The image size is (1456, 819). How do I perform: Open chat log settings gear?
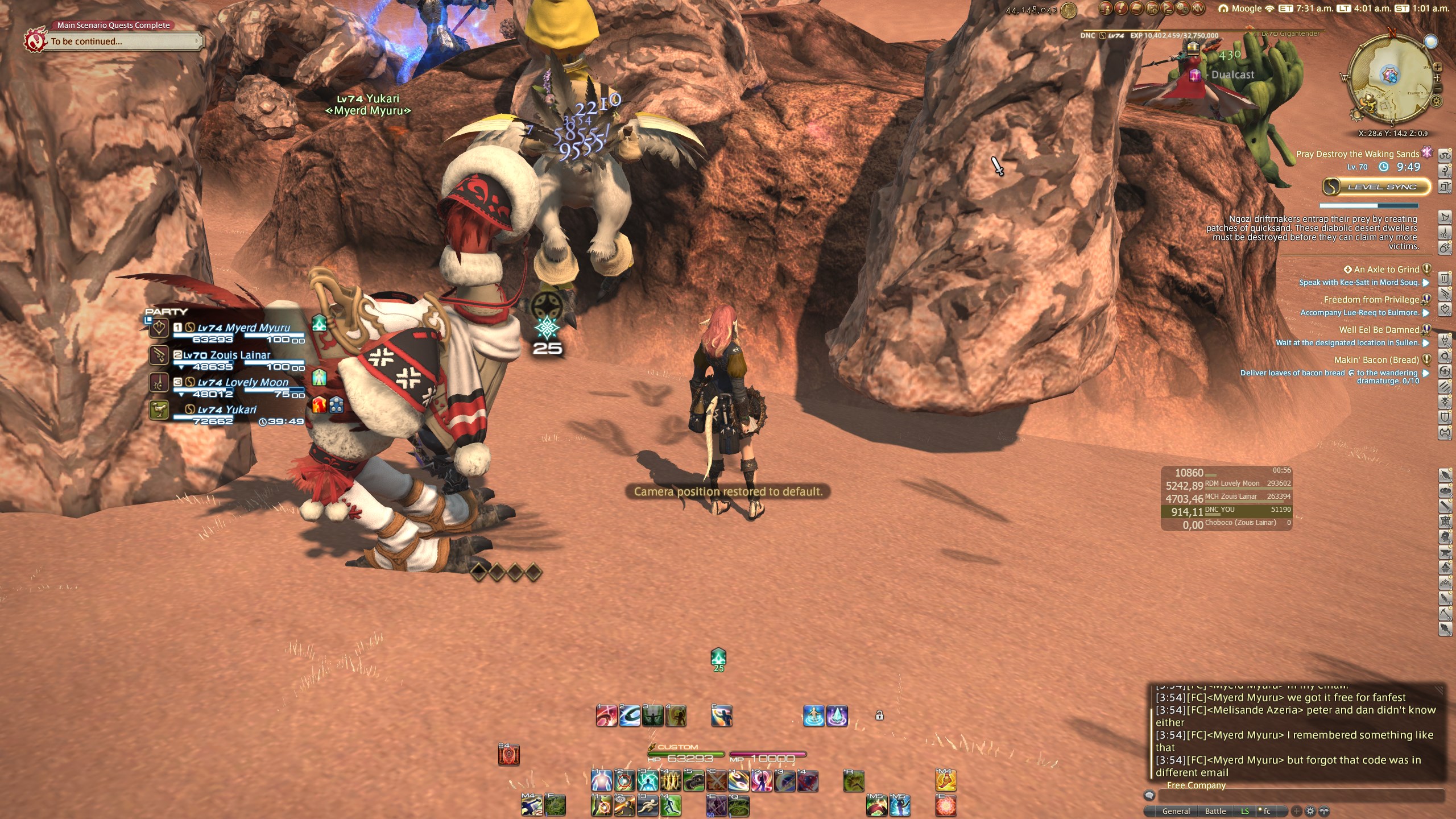pos(1310,811)
